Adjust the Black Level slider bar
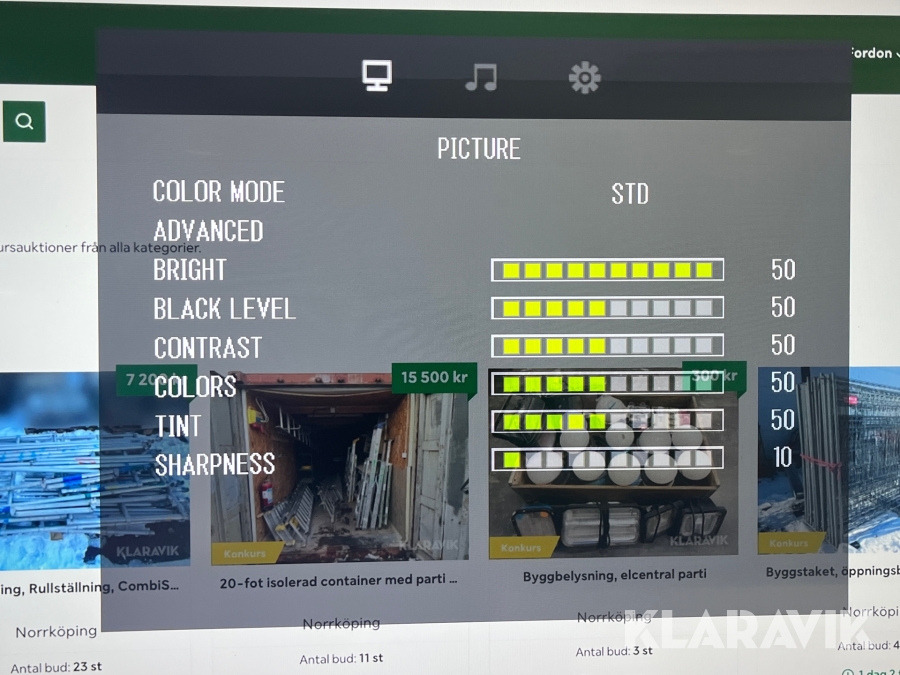 click(x=607, y=308)
